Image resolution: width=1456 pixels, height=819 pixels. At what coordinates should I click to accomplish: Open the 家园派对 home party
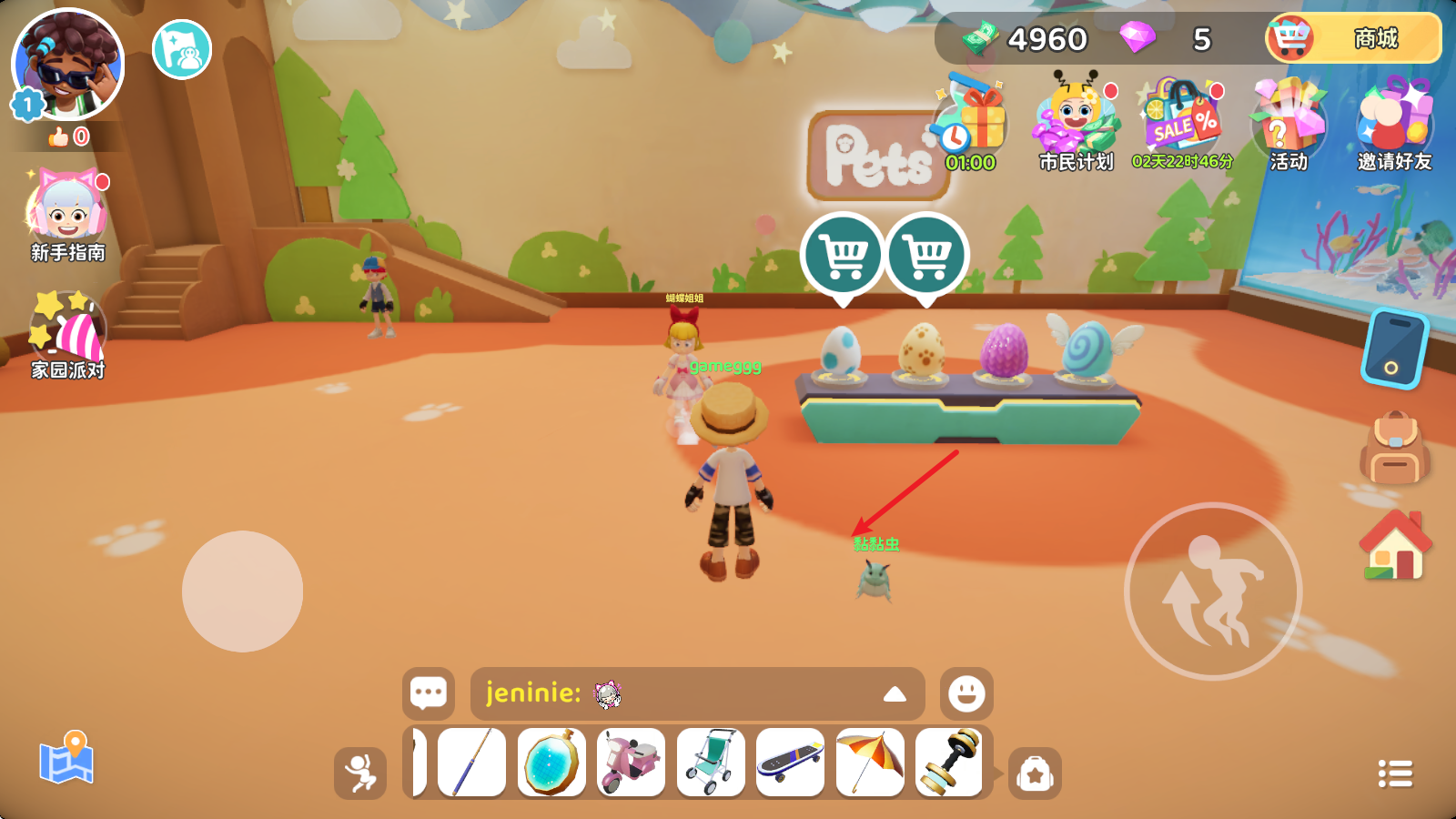pos(68,334)
